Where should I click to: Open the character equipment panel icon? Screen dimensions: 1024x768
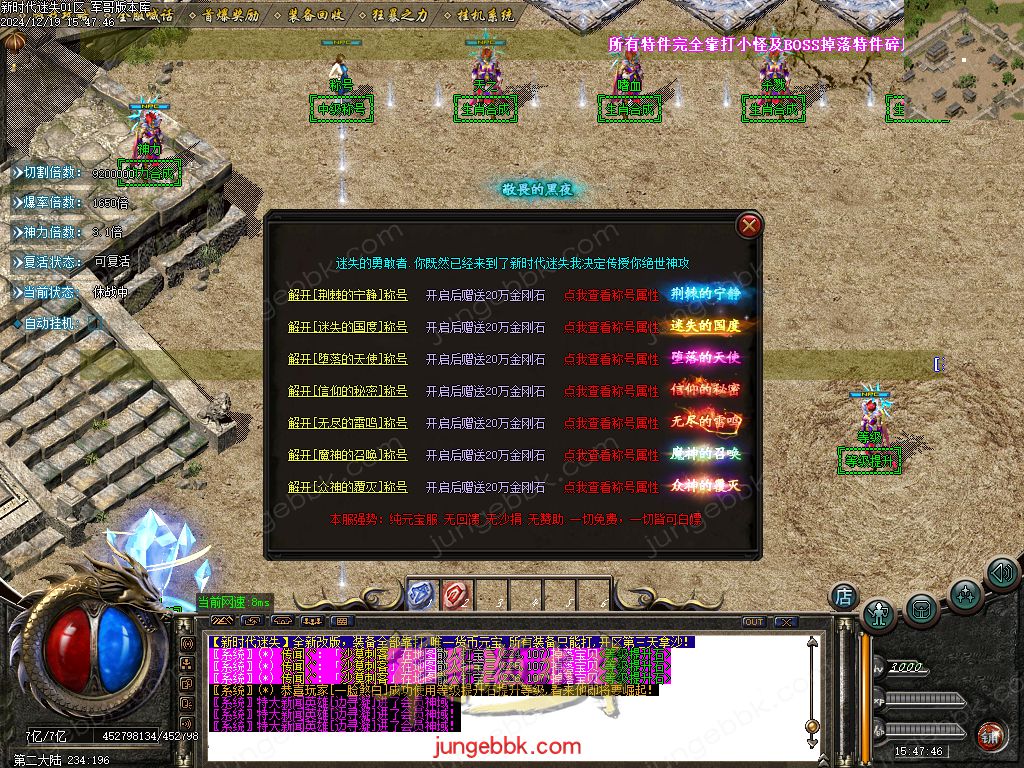879,613
